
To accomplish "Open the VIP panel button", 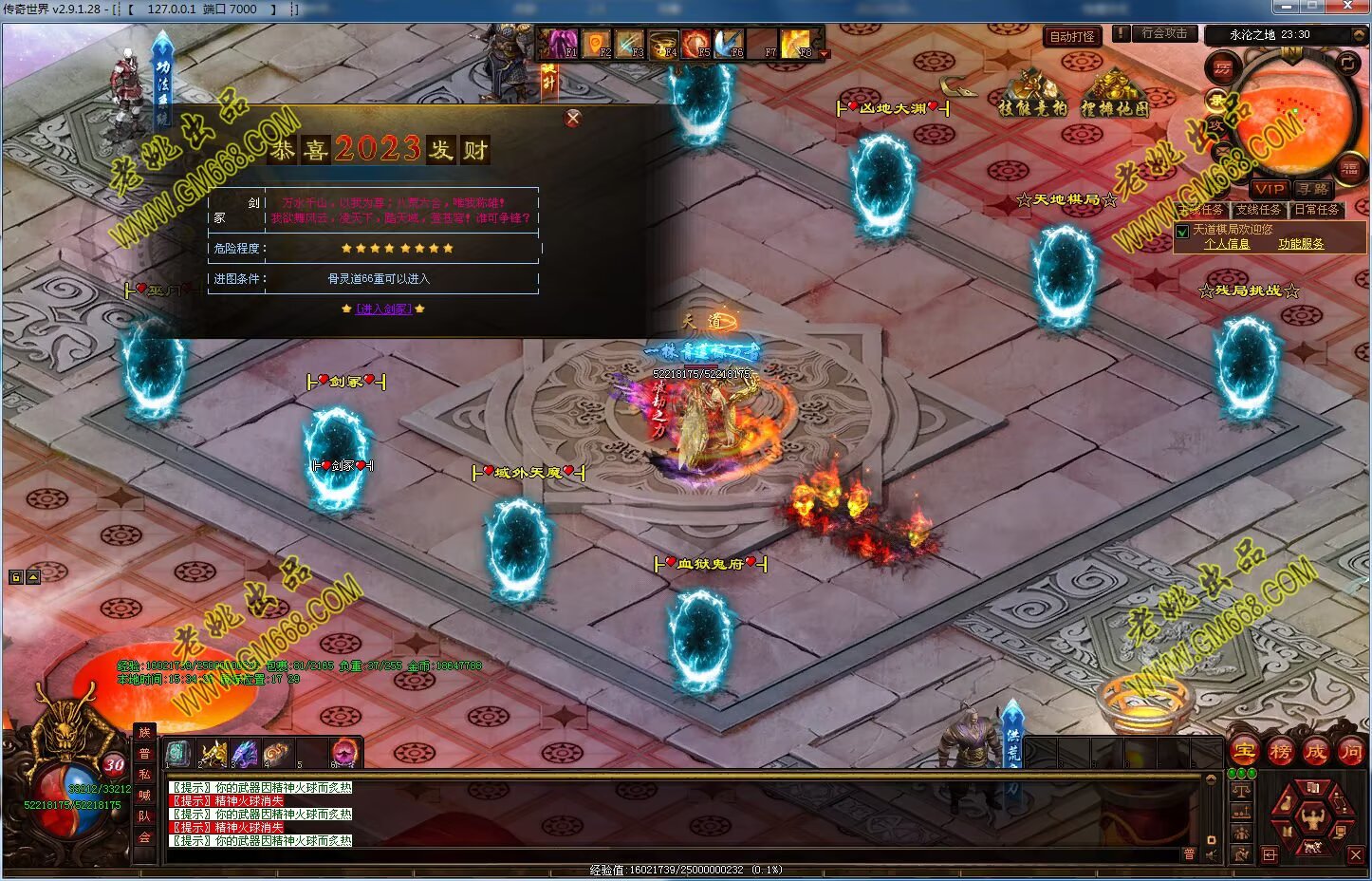I will tap(1269, 189).
